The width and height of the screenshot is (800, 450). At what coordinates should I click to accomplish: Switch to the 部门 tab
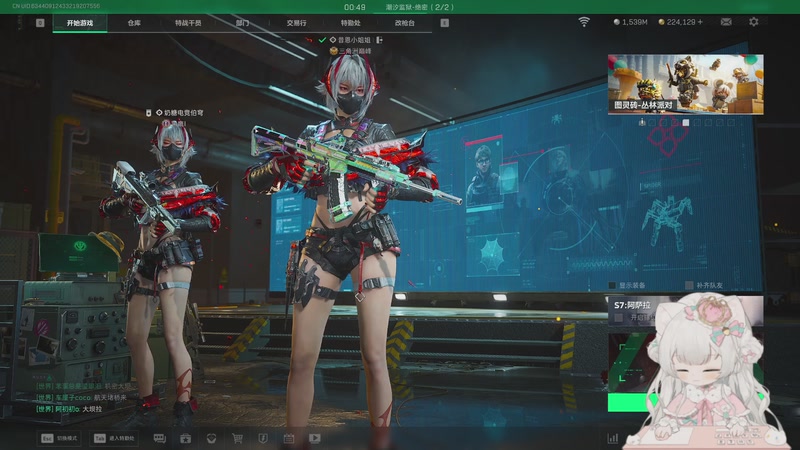(242, 22)
